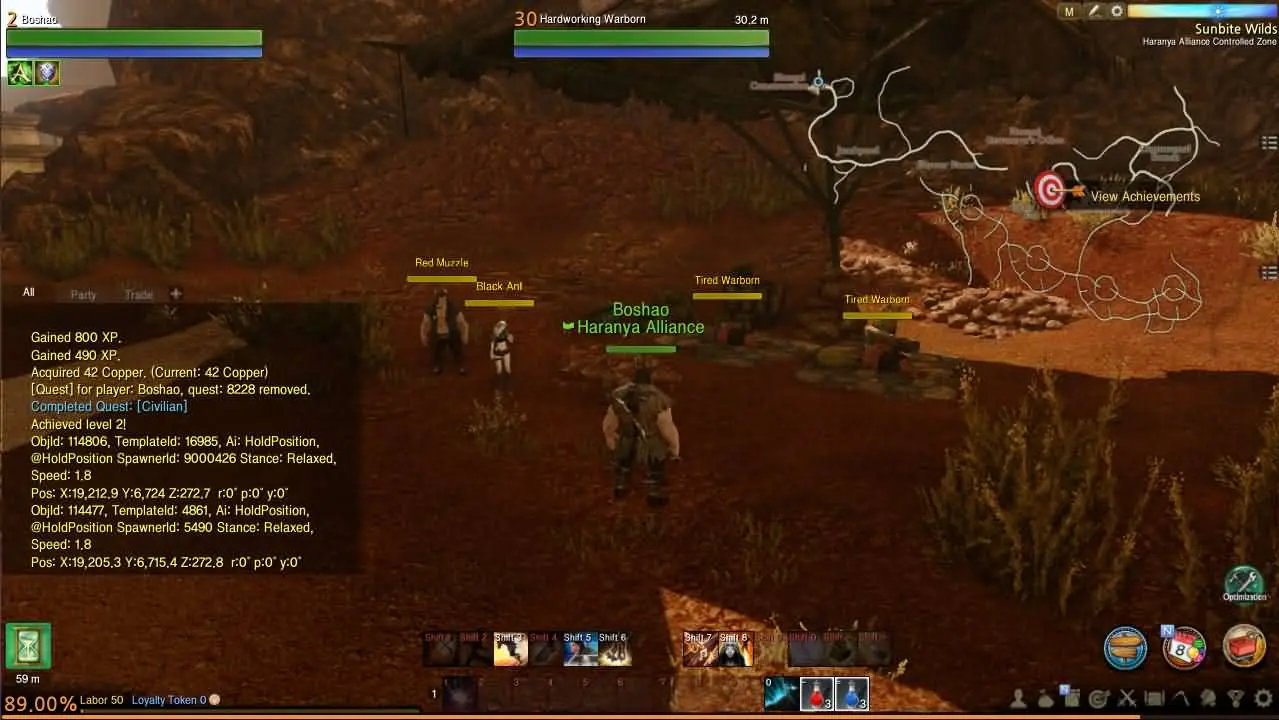
Task: Add a new chat tab with plus
Action: [x=176, y=294]
